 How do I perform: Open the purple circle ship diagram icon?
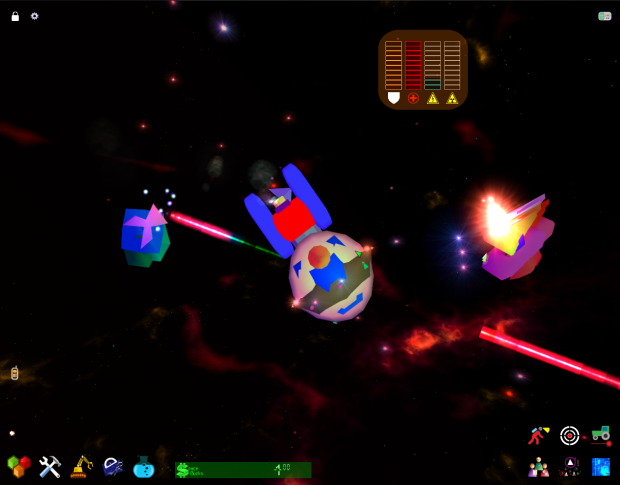click(570, 466)
